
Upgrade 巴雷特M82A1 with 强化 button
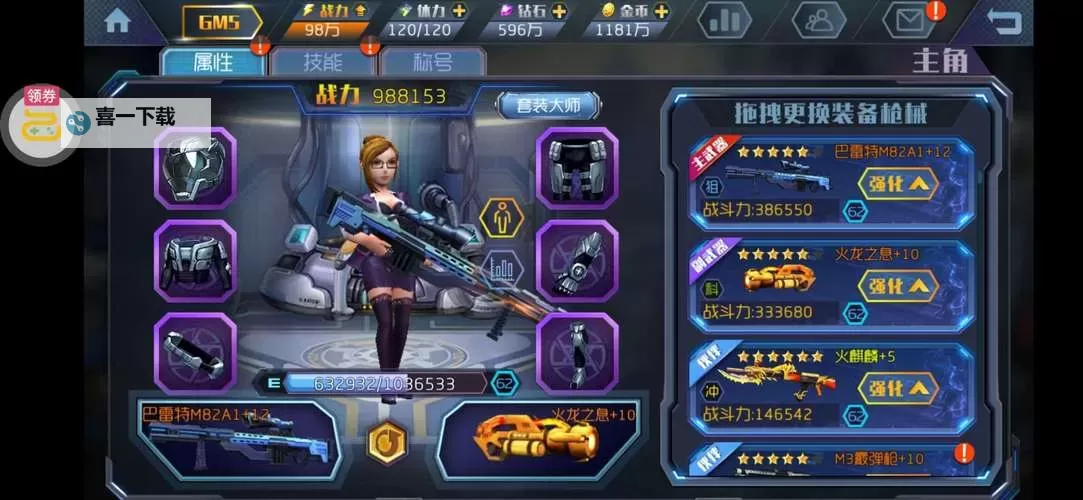(x=898, y=182)
